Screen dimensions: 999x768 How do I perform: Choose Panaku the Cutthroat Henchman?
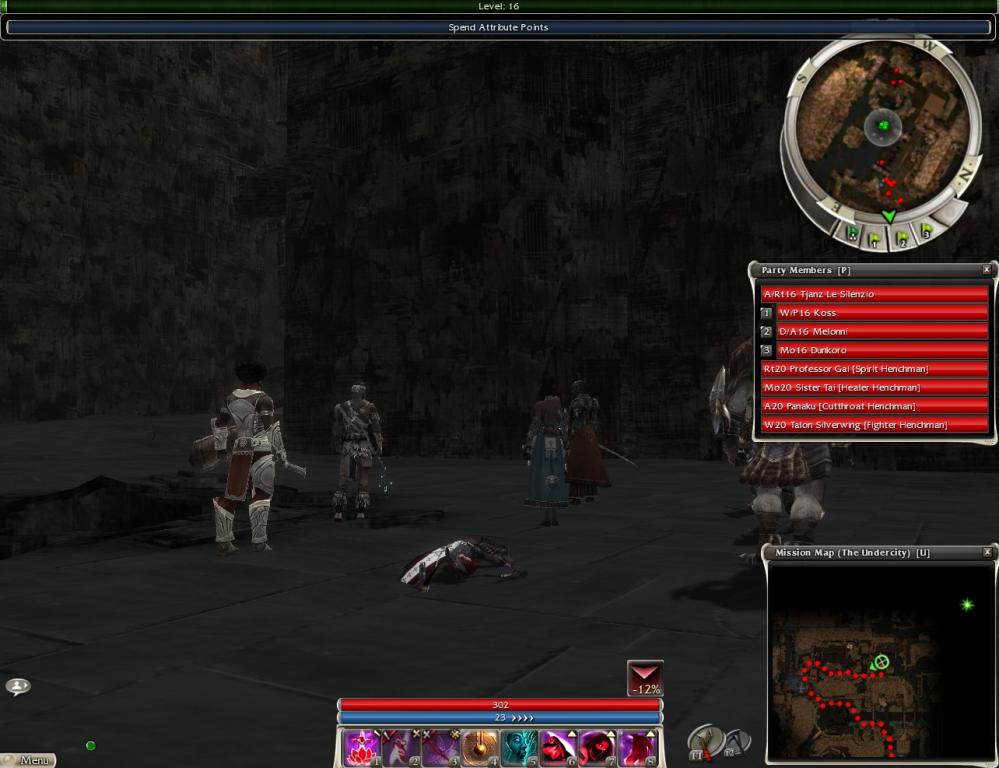pyautogui.click(x=875, y=406)
